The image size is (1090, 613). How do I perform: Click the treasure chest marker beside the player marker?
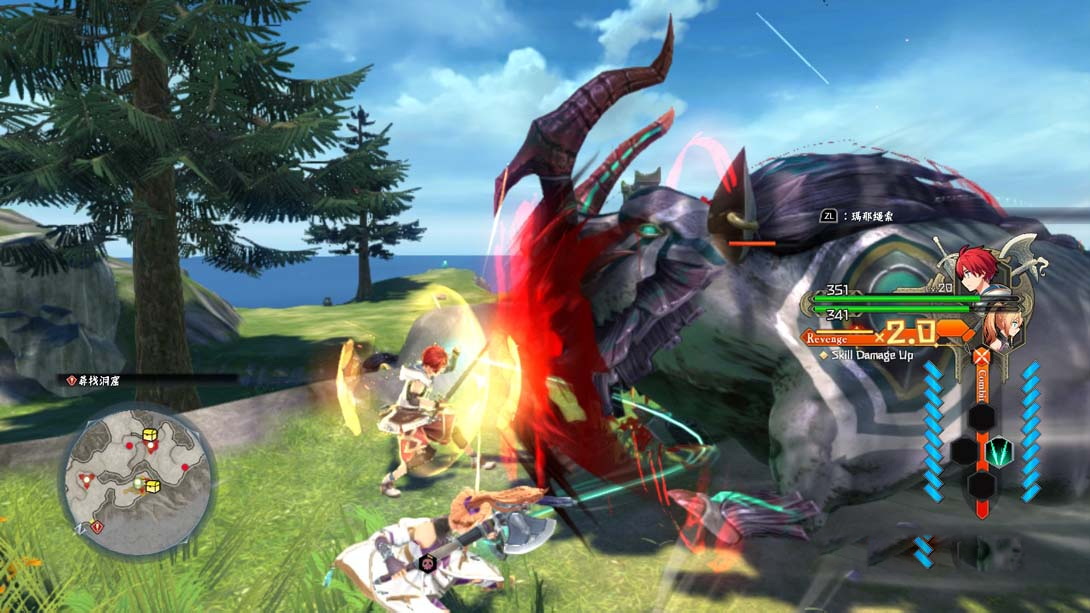153,486
